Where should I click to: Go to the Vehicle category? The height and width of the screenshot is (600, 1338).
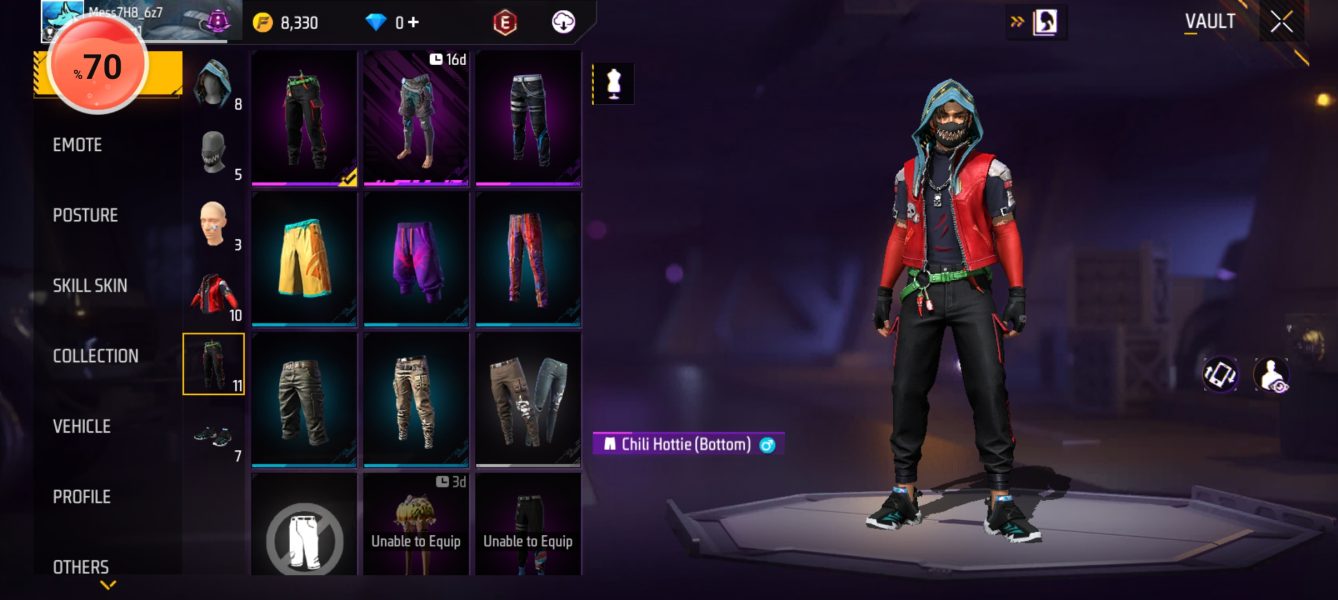coord(82,426)
